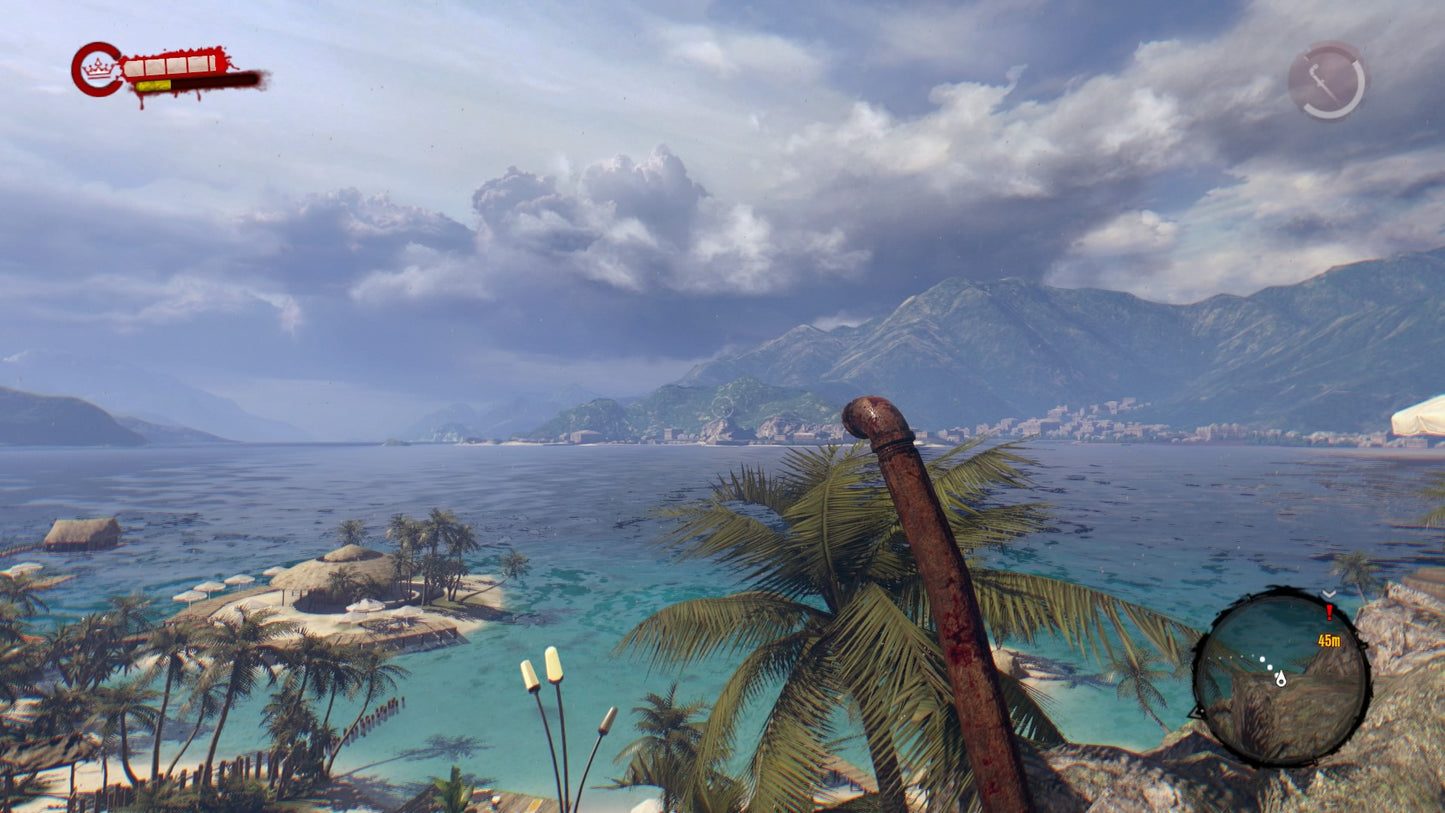Collapse the quest tracker chevron above the minimap

(1328, 593)
